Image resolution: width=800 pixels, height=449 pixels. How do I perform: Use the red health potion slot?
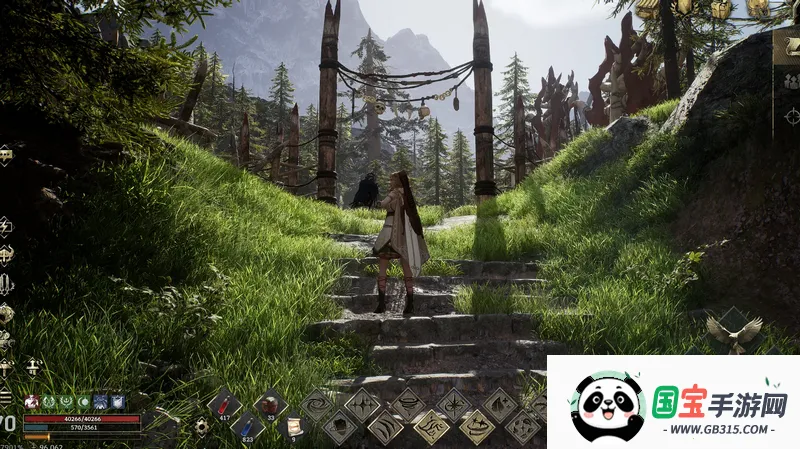(224, 404)
